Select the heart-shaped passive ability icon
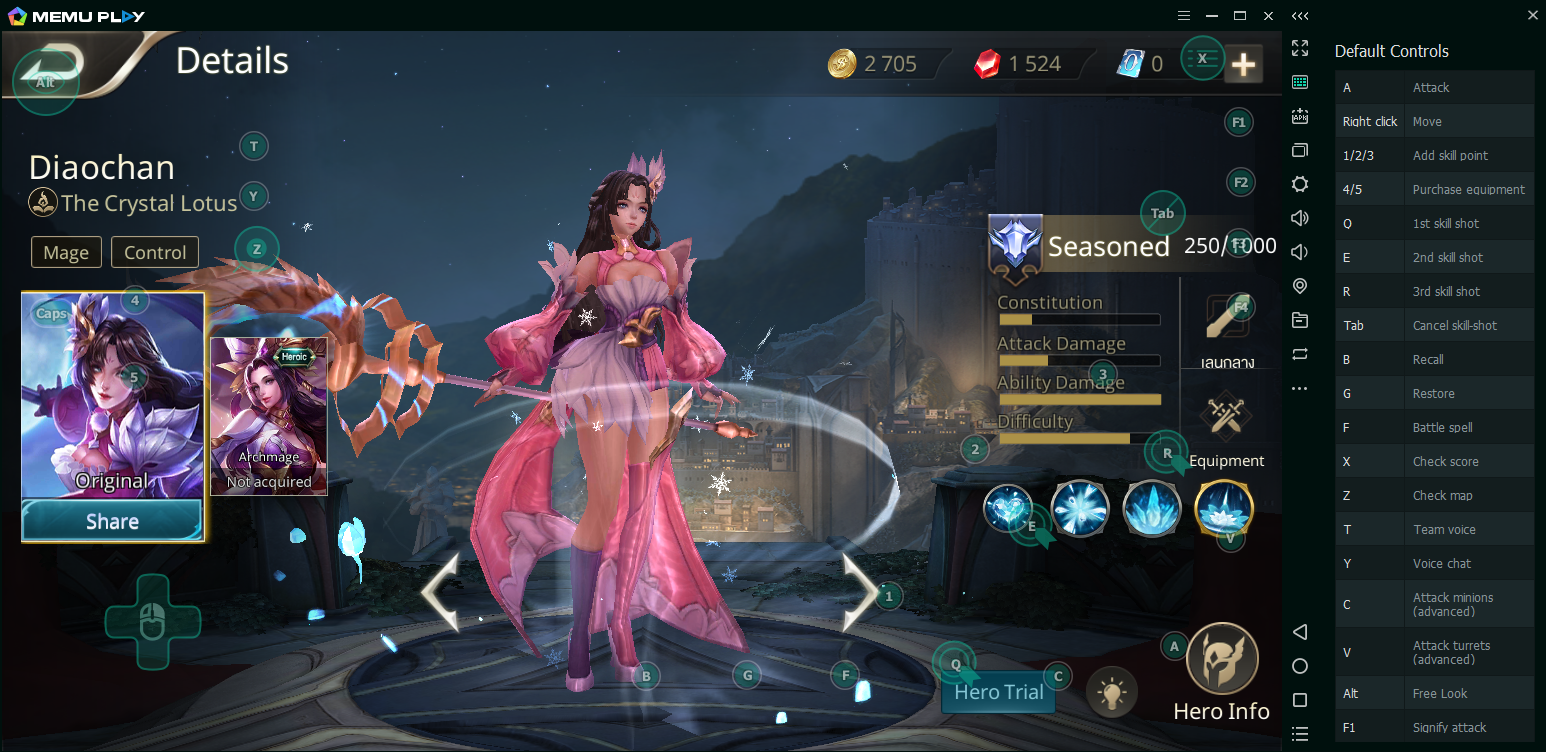Viewport: 1546px width, 752px height. (x=1007, y=508)
